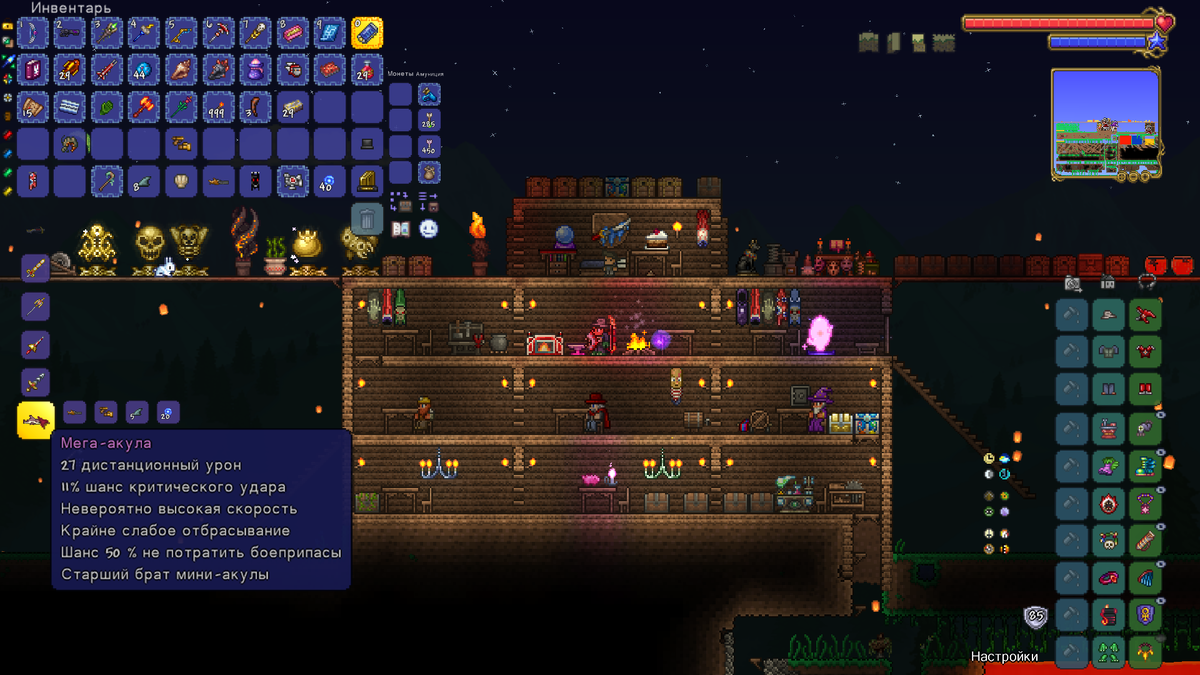Click the black top hat inventory slot
This screenshot has width=1200, height=675.
coord(367,144)
